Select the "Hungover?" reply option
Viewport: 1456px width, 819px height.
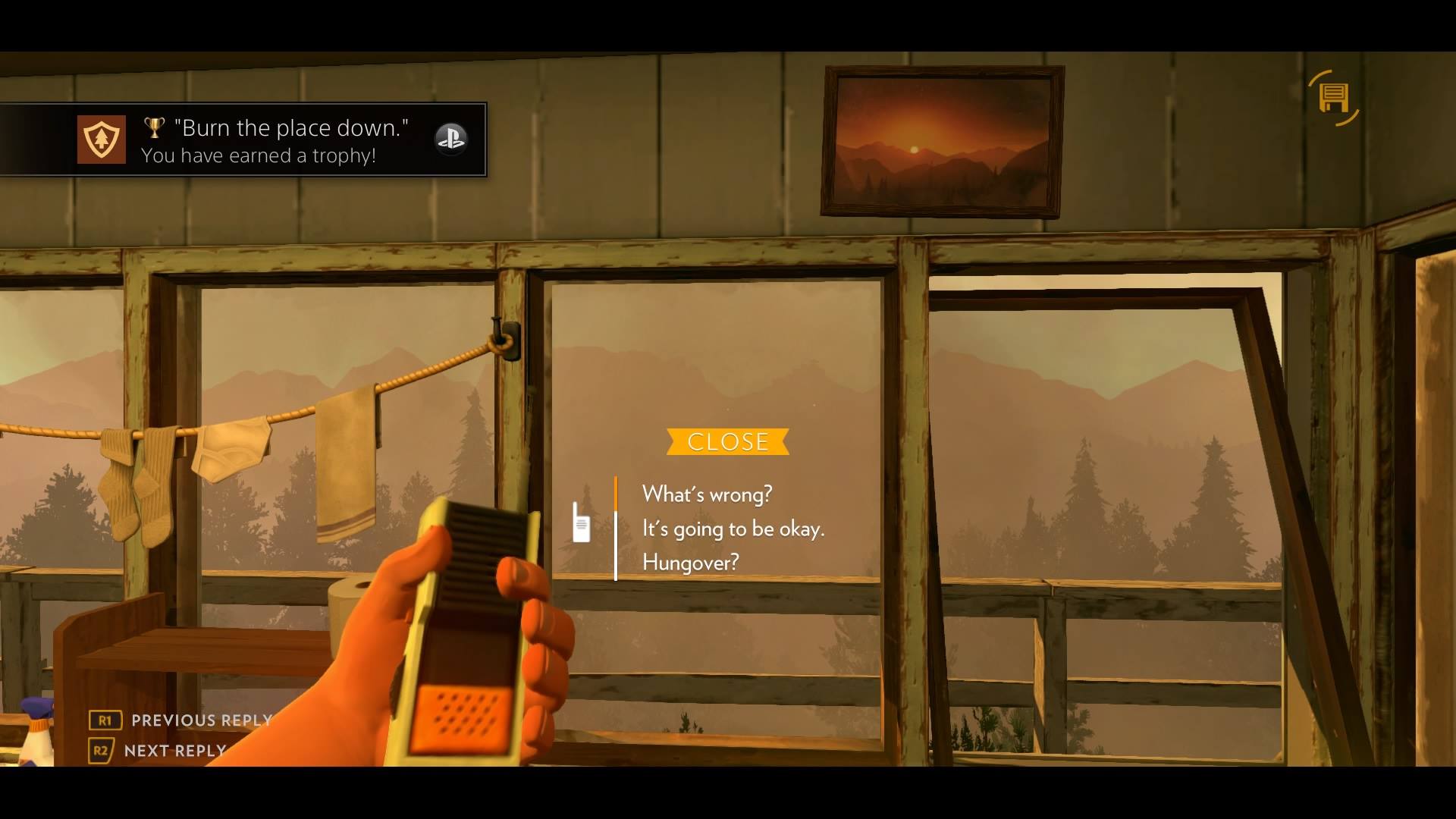tap(690, 561)
